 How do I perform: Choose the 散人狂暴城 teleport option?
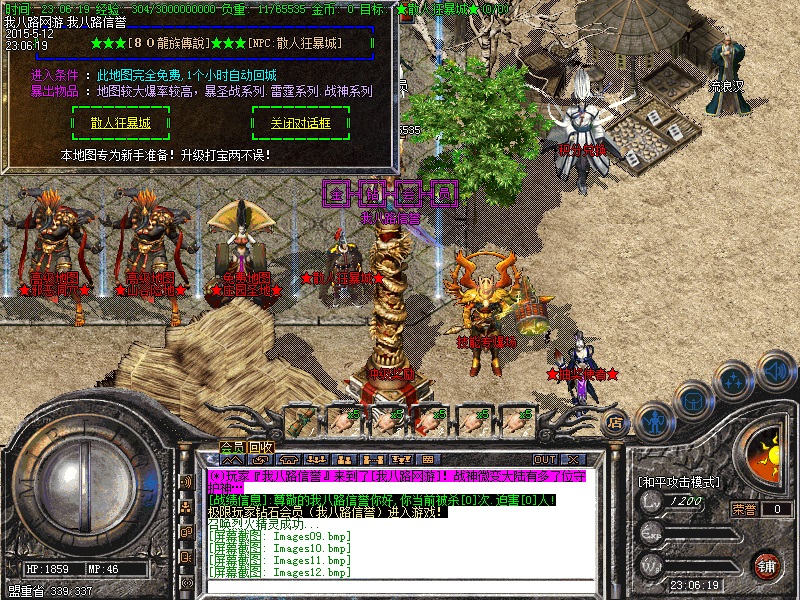(120, 123)
